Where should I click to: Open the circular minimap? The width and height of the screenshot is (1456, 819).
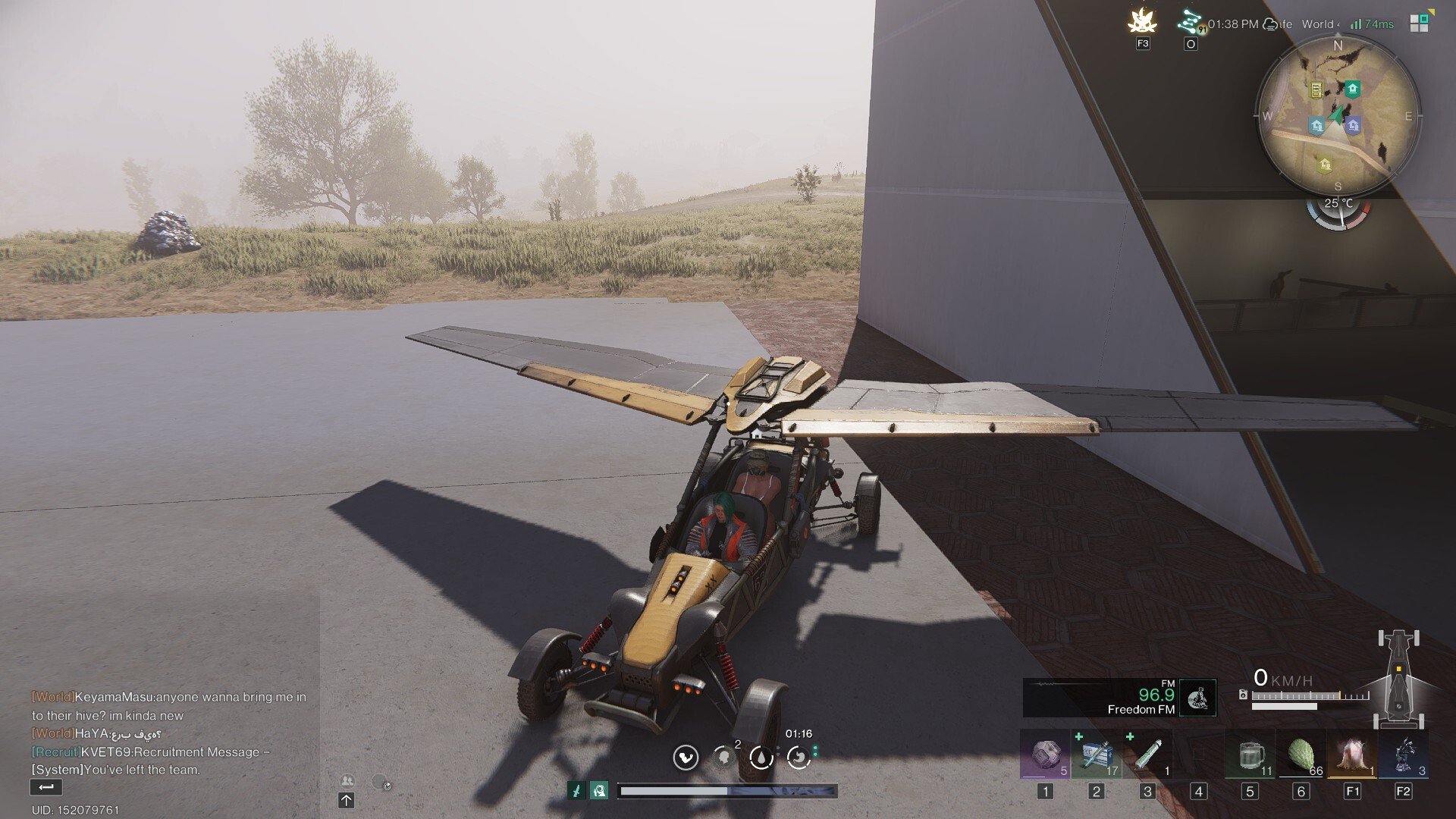click(1338, 116)
